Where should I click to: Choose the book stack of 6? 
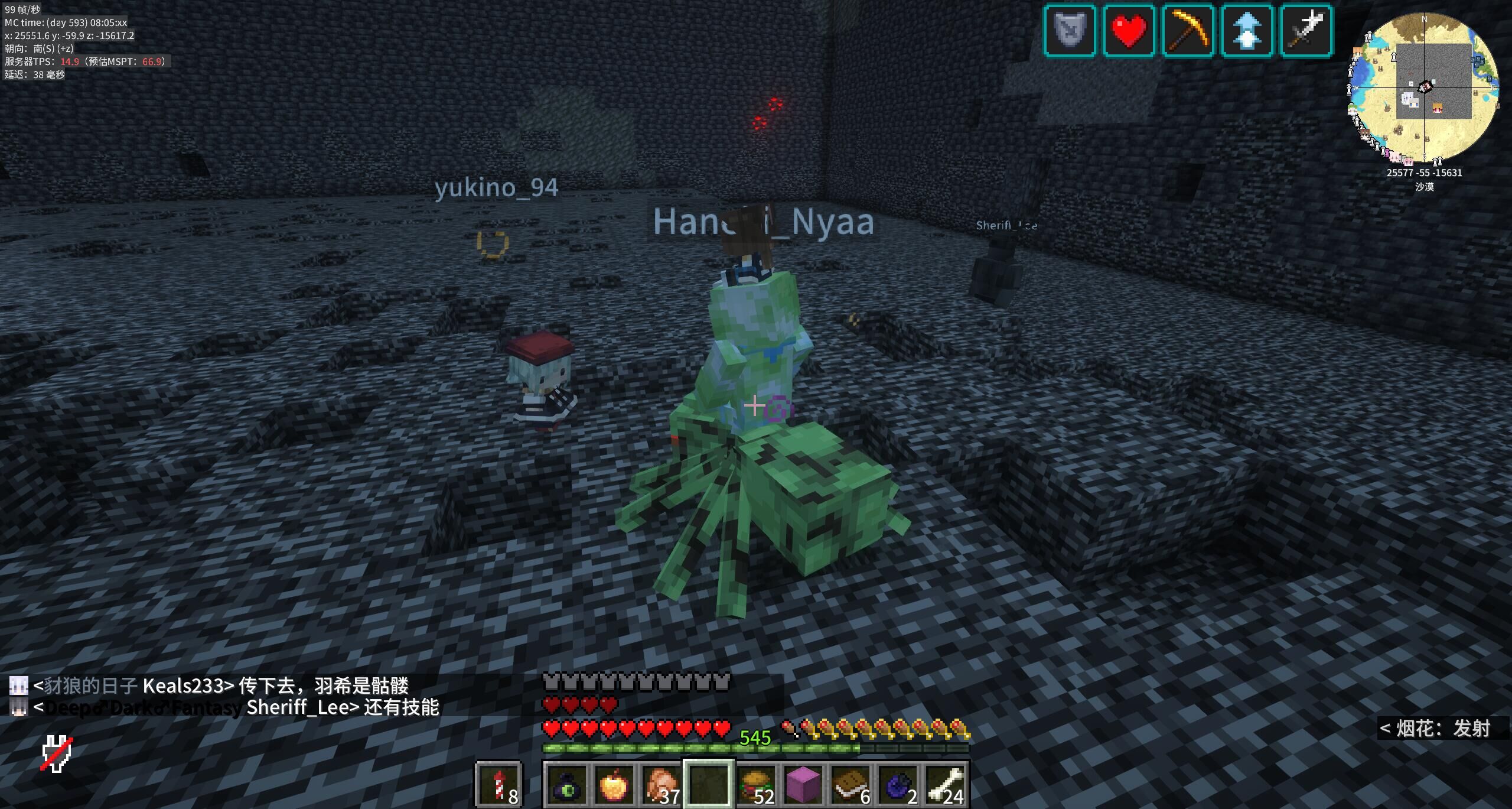[851, 784]
